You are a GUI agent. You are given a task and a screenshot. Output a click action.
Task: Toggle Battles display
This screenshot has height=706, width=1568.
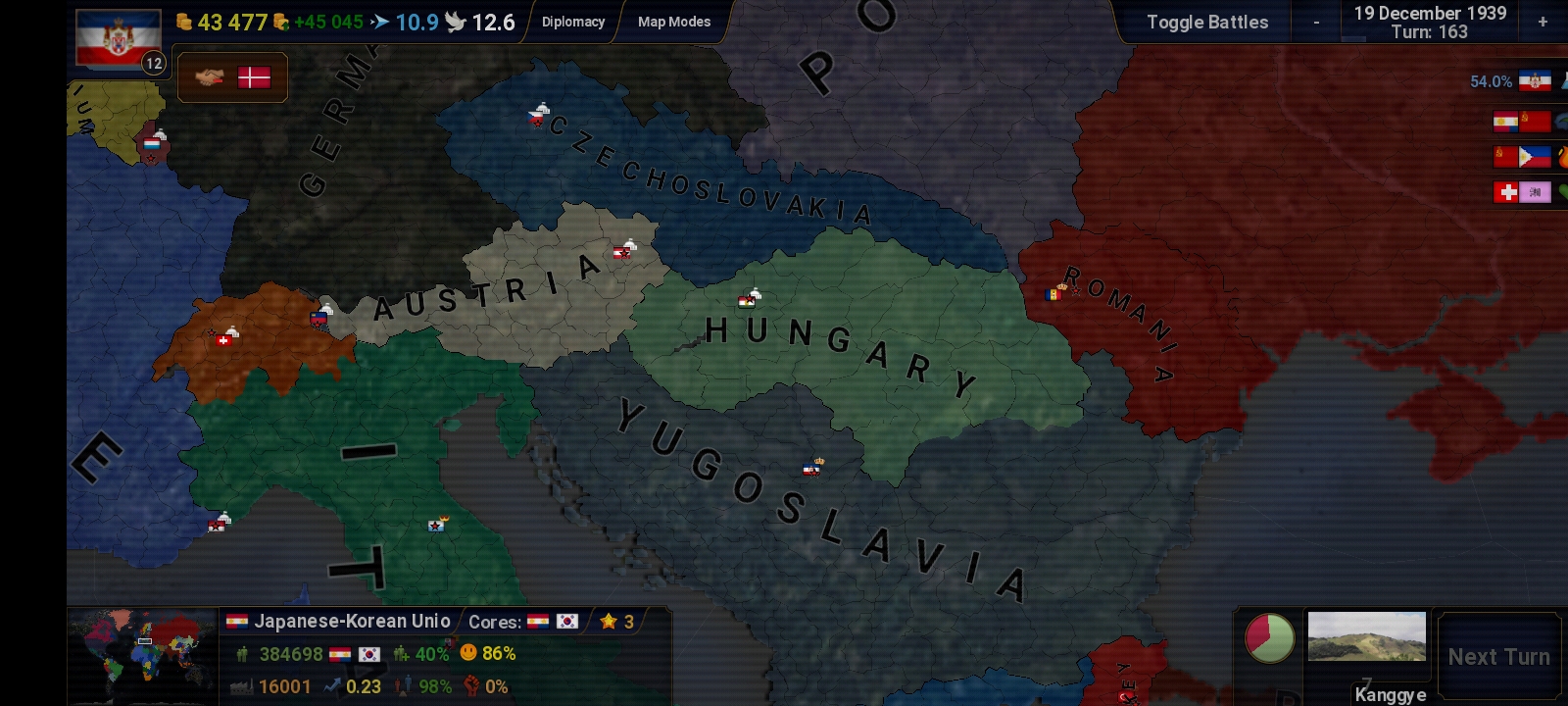pos(1206,22)
